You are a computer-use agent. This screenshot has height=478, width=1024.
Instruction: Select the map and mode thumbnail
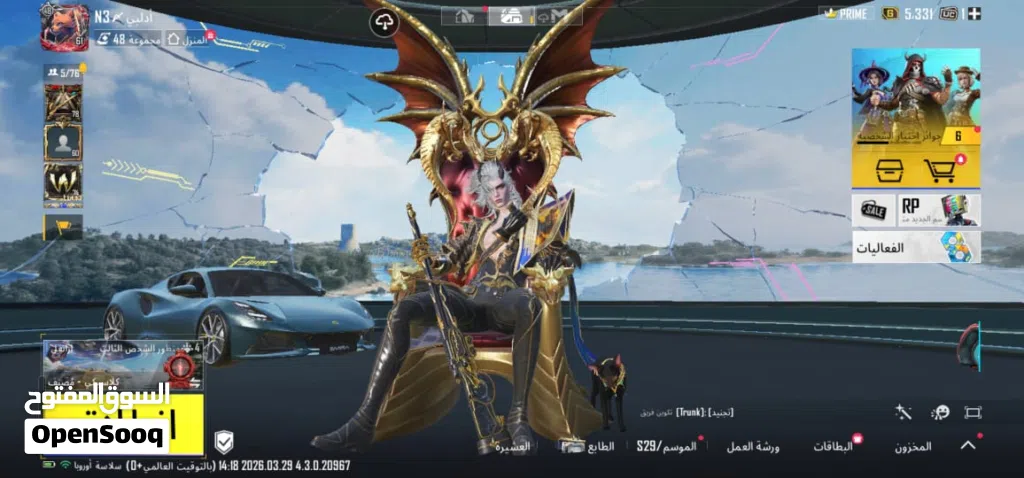(122, 366)
